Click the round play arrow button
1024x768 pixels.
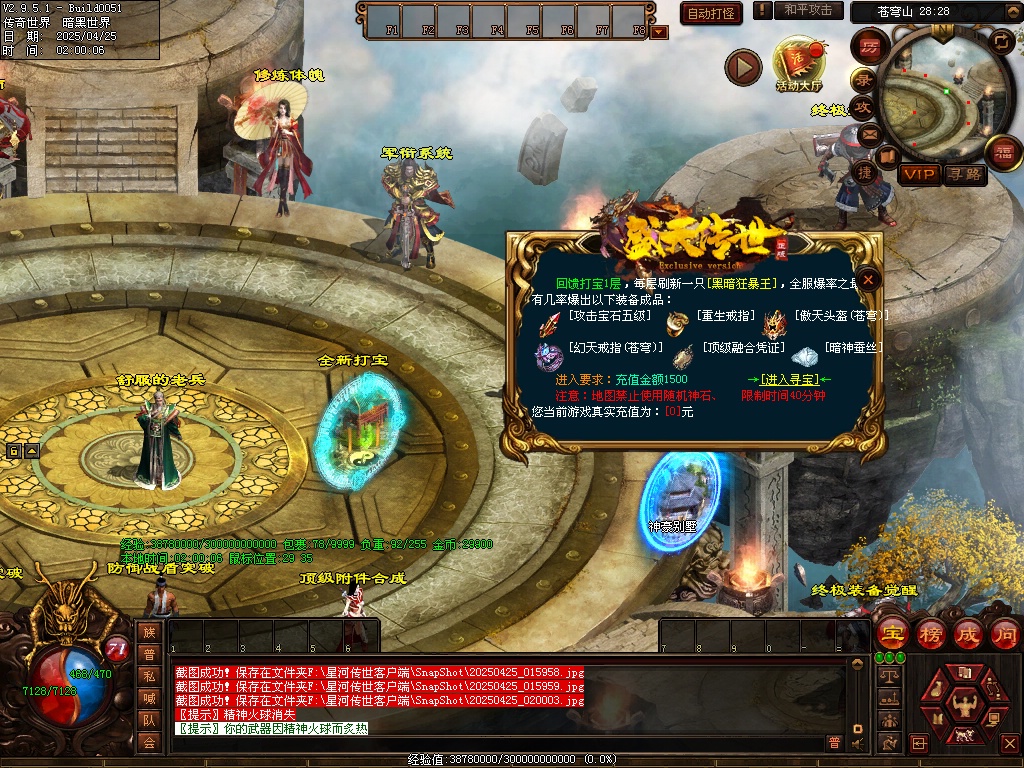click(743, 67)
